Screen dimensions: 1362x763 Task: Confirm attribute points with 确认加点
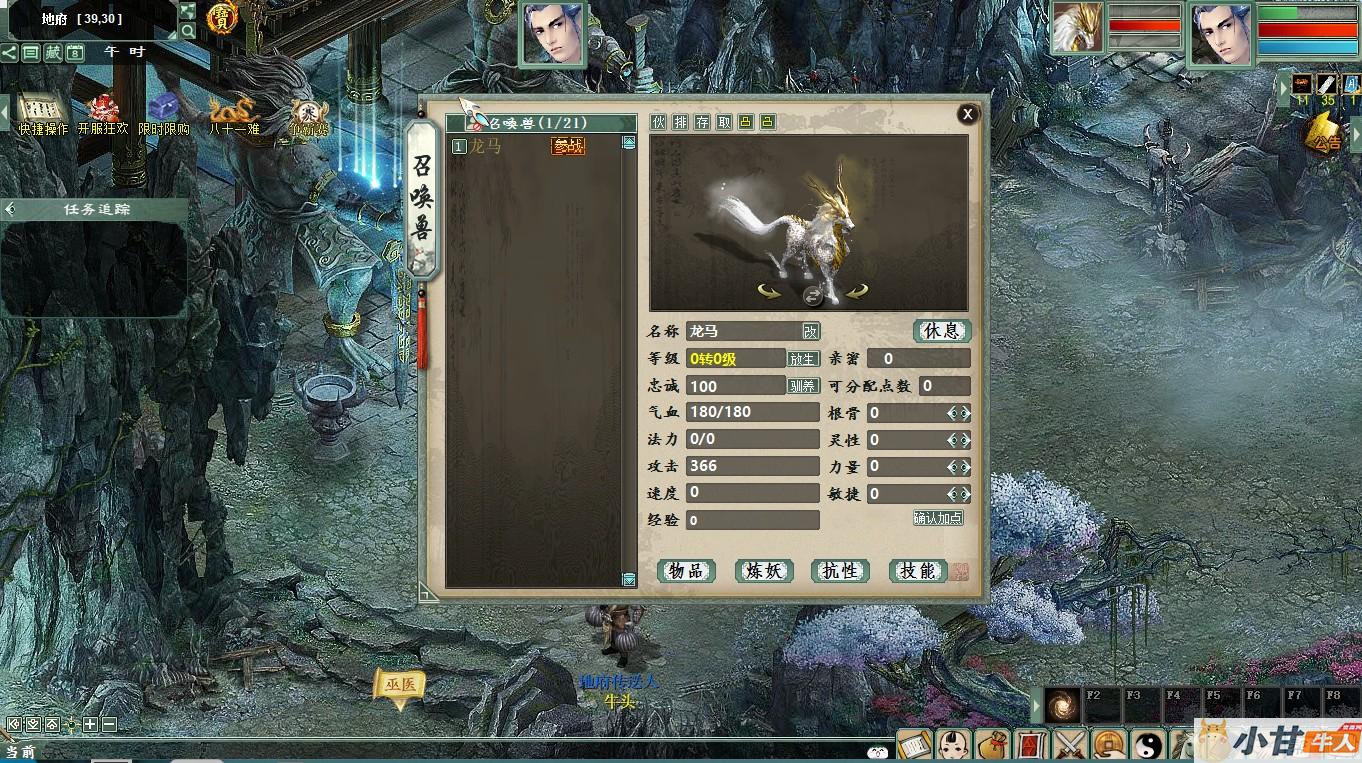[938, 518]
